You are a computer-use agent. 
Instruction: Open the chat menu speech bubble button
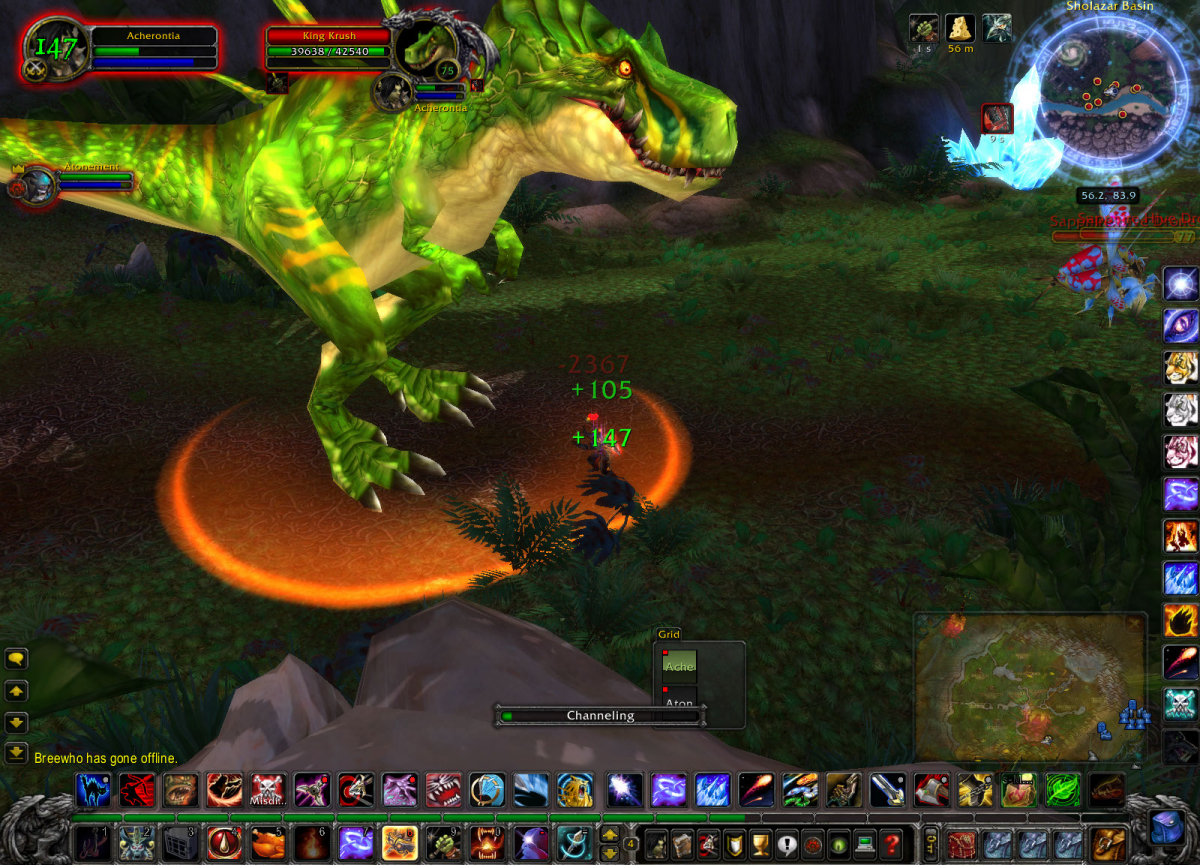(x=16, y=658)
